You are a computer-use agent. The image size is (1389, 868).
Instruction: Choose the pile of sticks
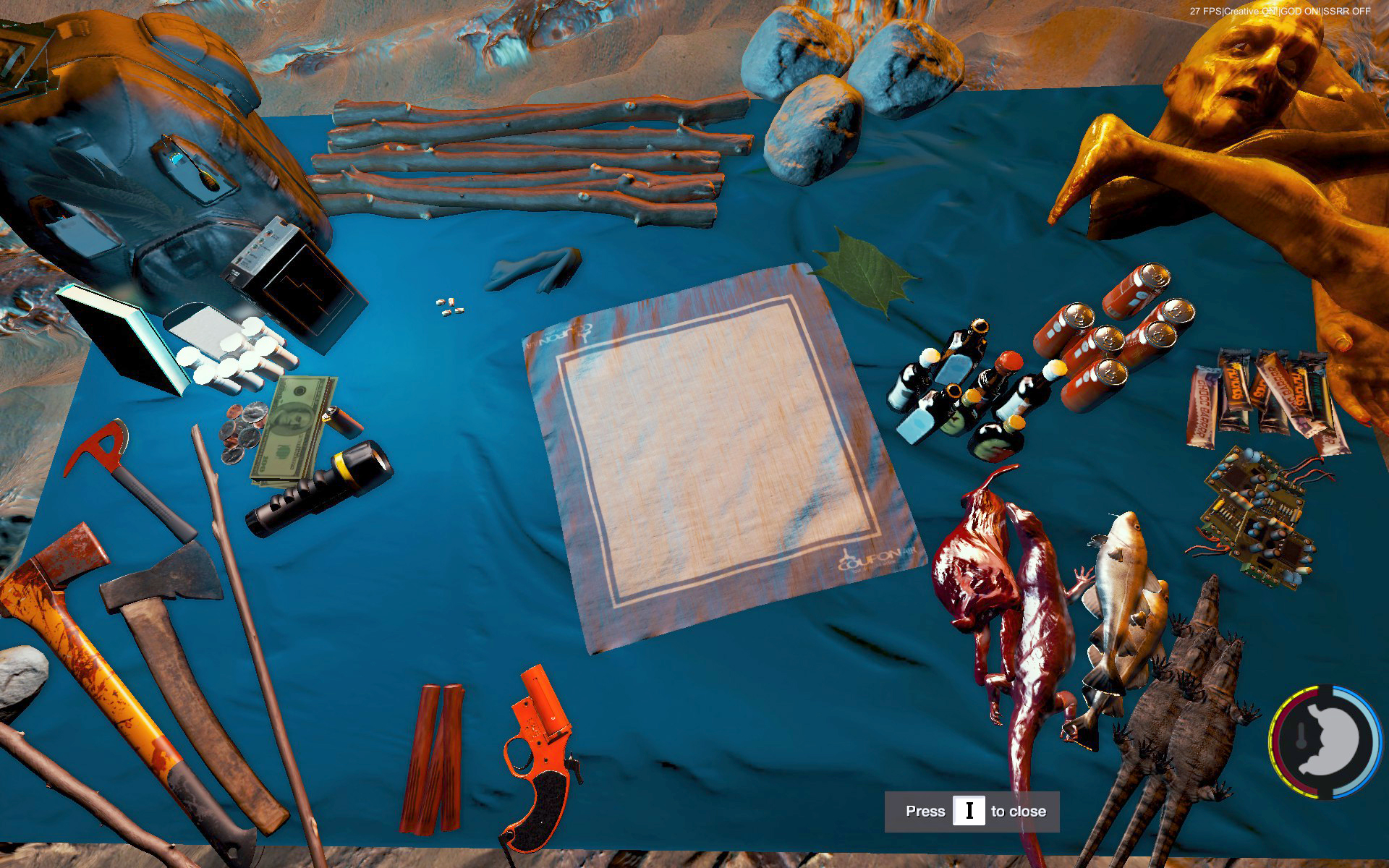click(528, 159)
